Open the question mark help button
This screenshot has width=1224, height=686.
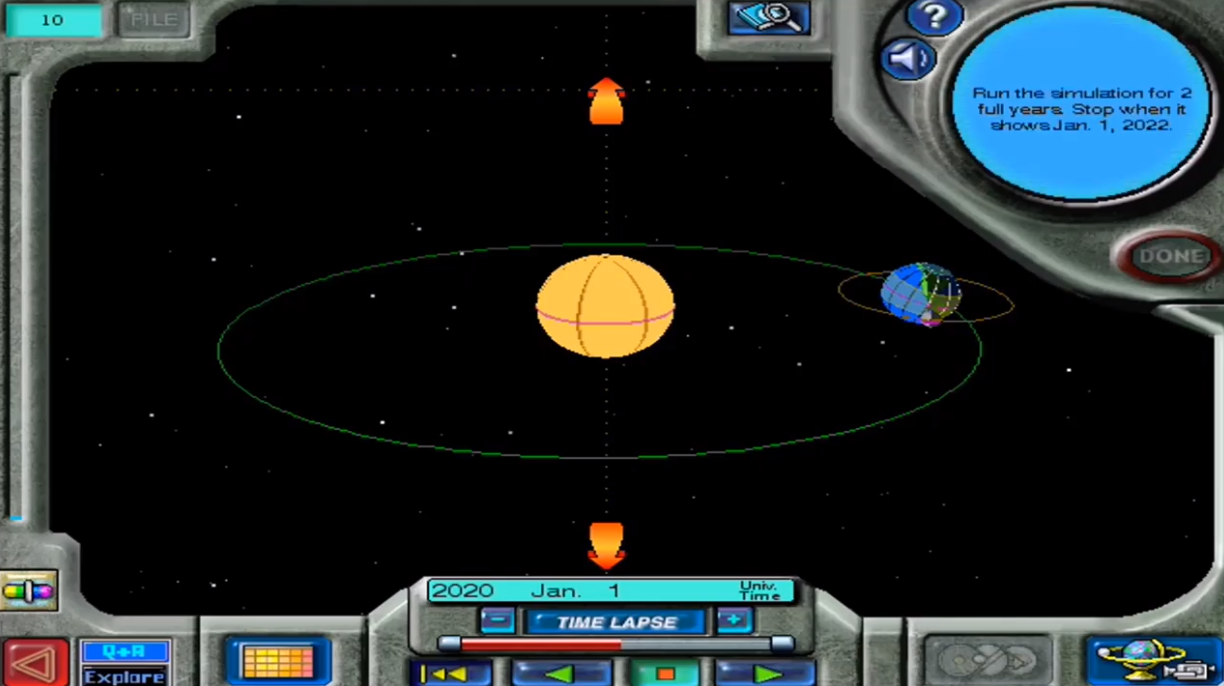point(934,17)
